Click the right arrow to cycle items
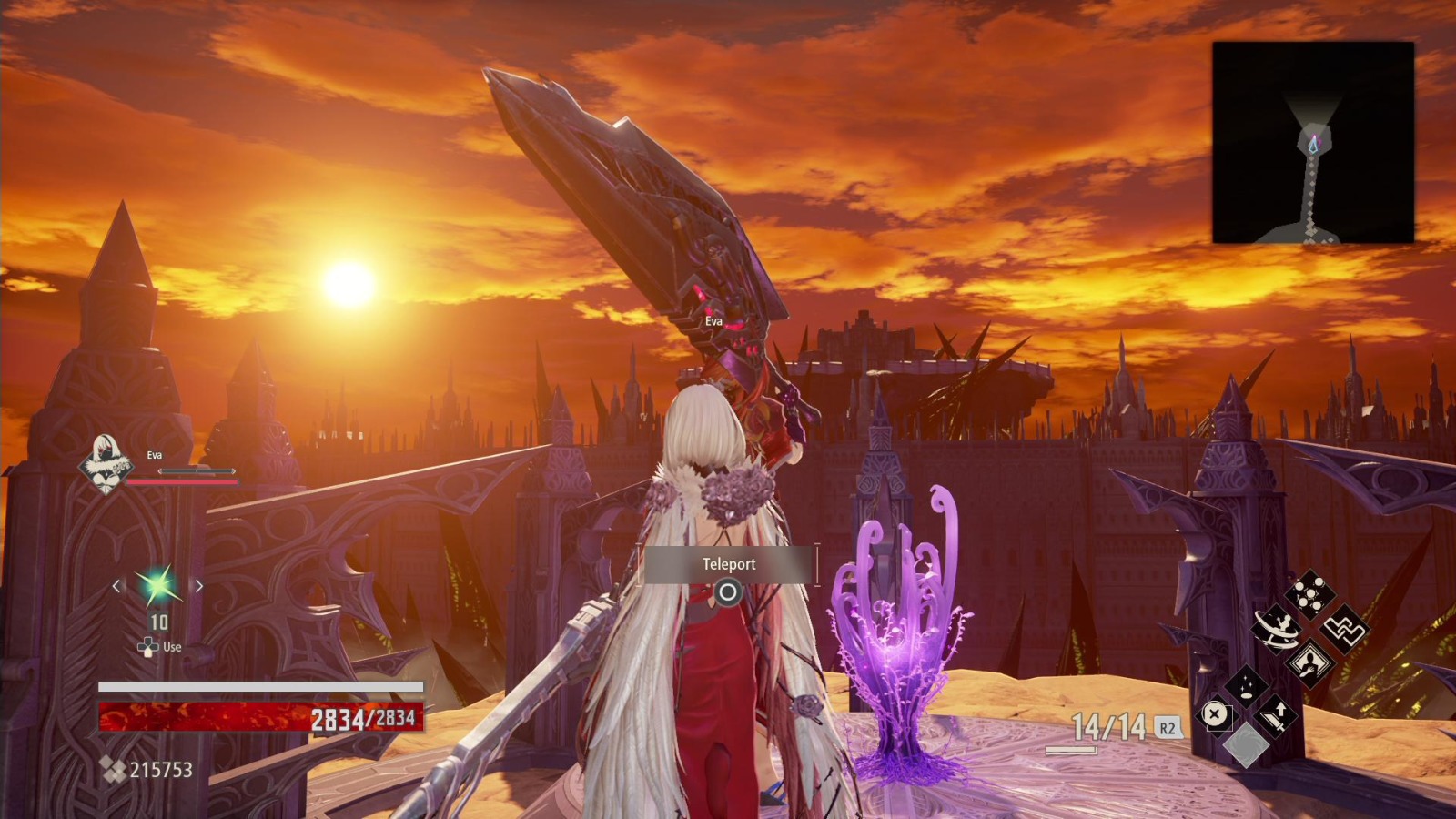Screen dimensions: 1456x819 point(199,587)
